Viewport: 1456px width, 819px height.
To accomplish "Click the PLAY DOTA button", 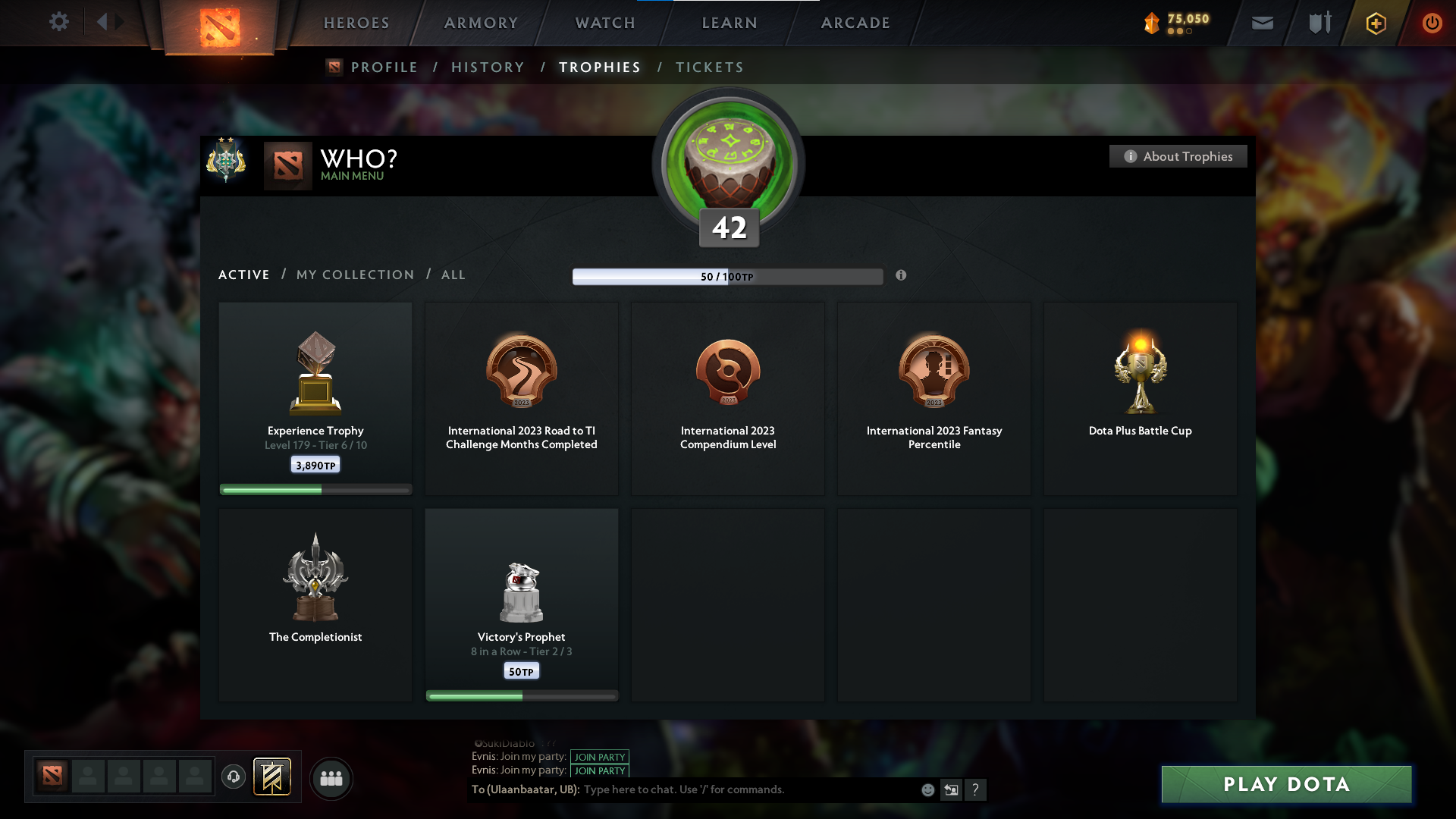I will pyautogui.click(x=1286, y=784).
